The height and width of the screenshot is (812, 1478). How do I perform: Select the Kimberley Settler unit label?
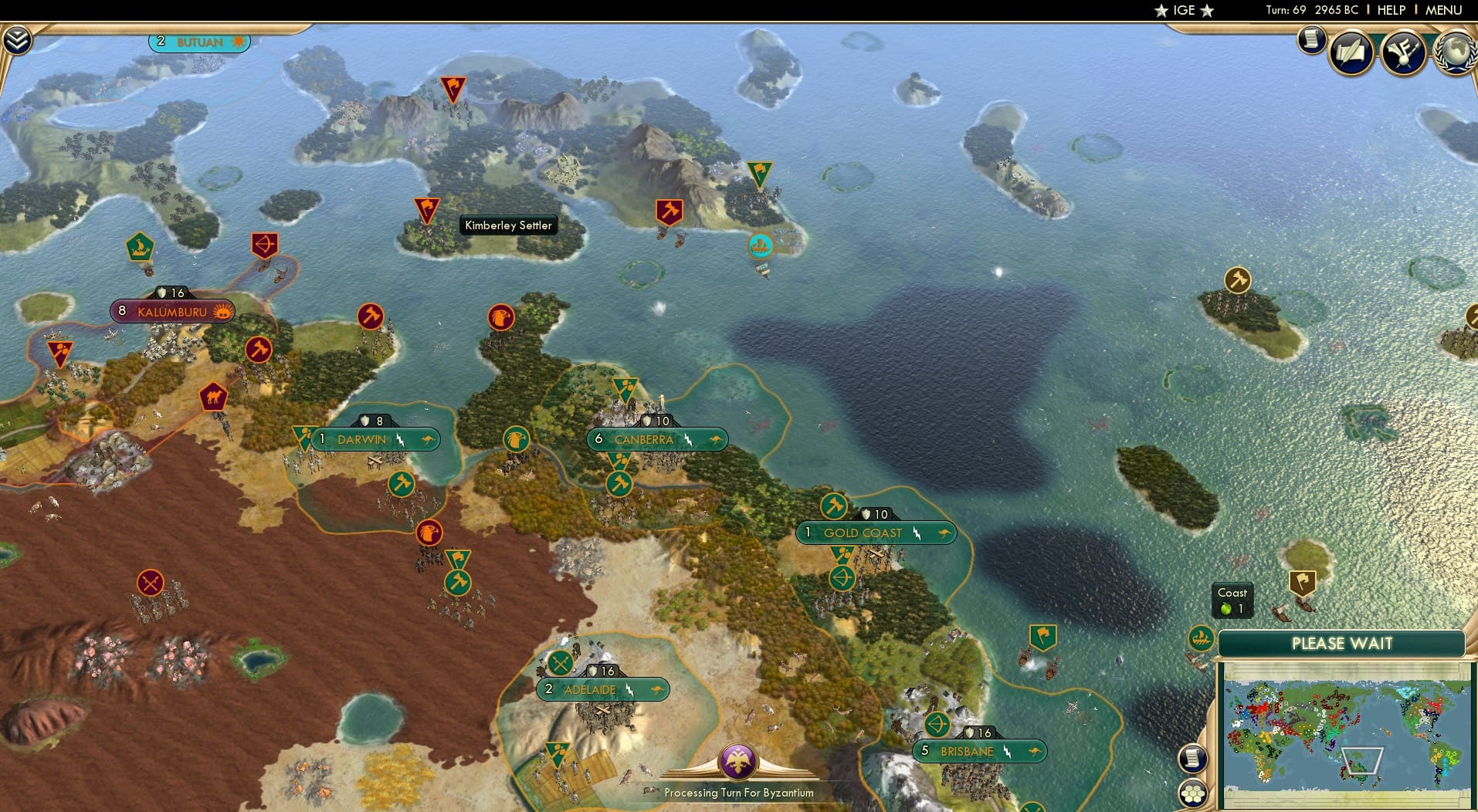pos(508,225)
